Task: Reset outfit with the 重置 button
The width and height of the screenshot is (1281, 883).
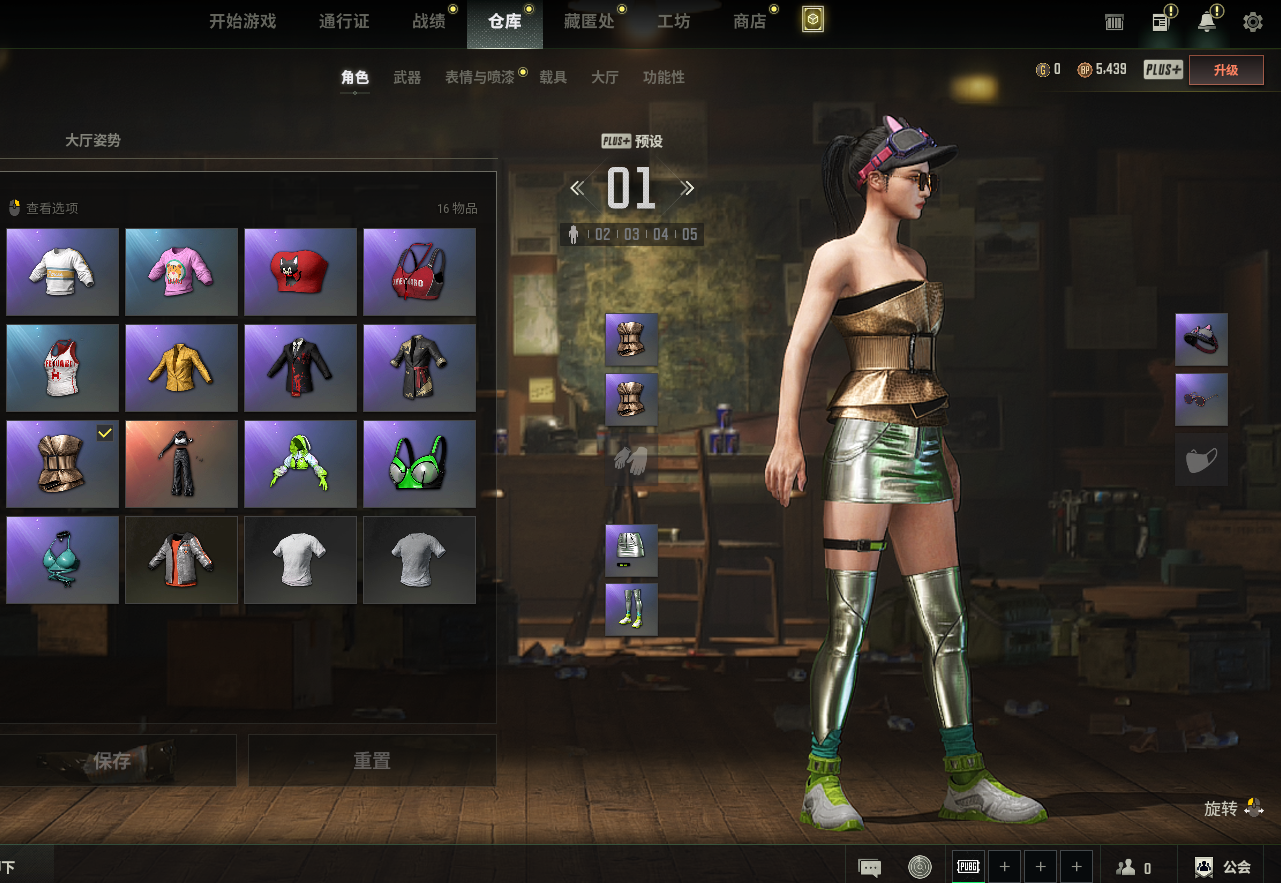Action: (372, 761)
